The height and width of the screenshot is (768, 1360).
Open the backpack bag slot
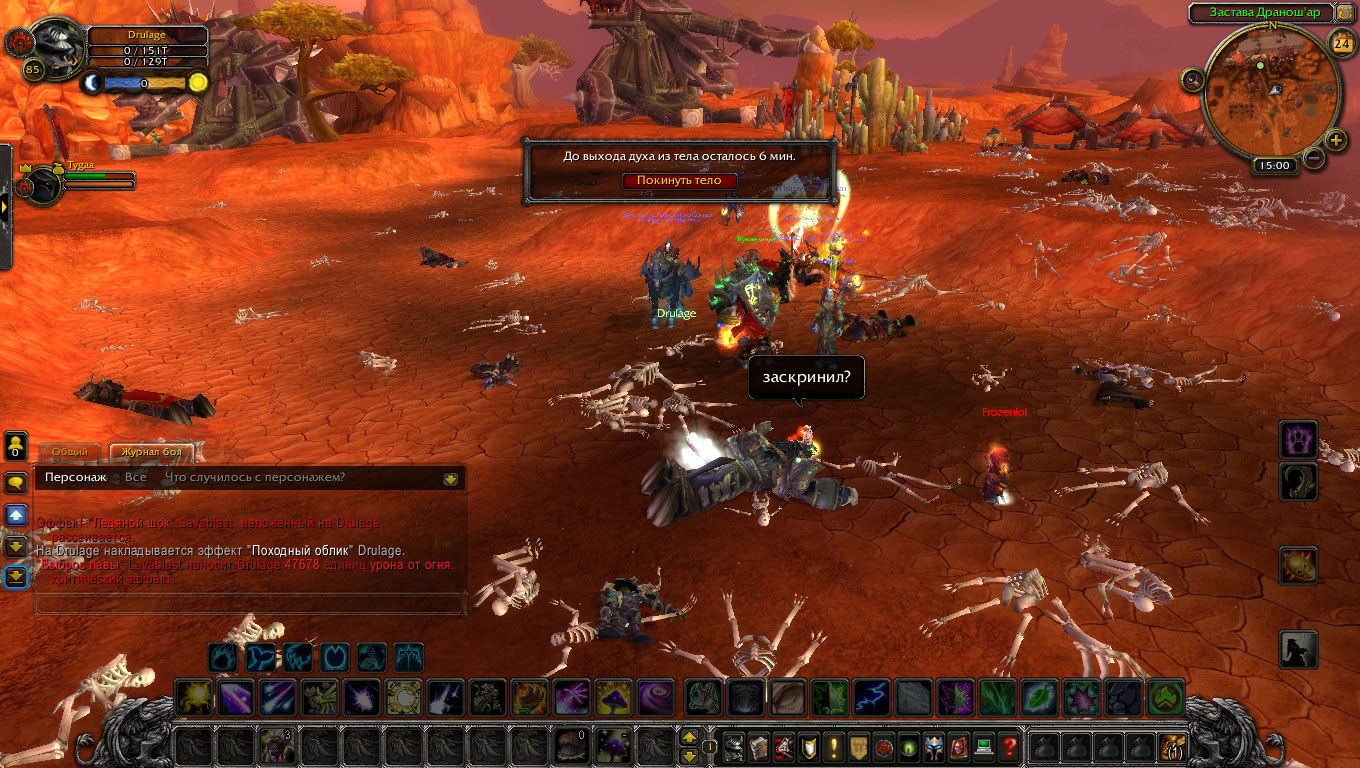pyautogui.click(x=1171, y=746)
